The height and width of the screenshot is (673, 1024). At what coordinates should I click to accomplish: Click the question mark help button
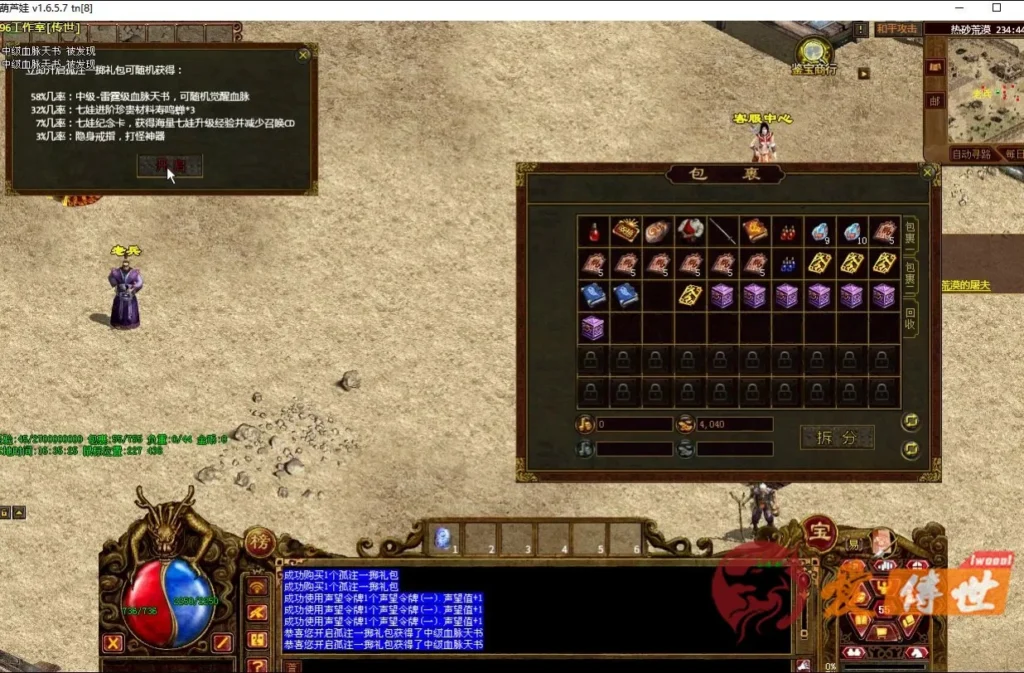point(258,664)
